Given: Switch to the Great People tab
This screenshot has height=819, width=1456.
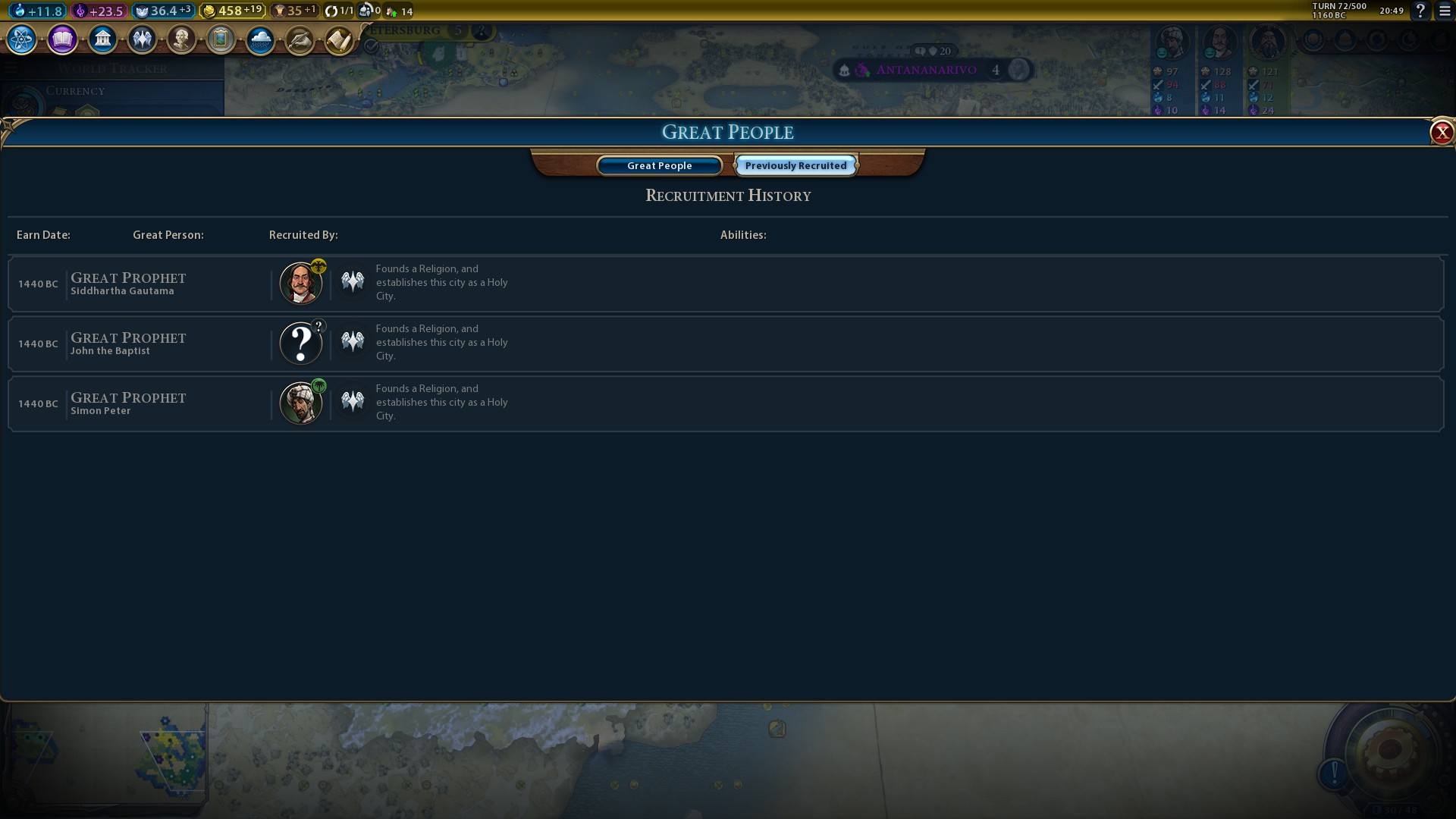Looking at the screenshot, I should click(x=659, y=165).
